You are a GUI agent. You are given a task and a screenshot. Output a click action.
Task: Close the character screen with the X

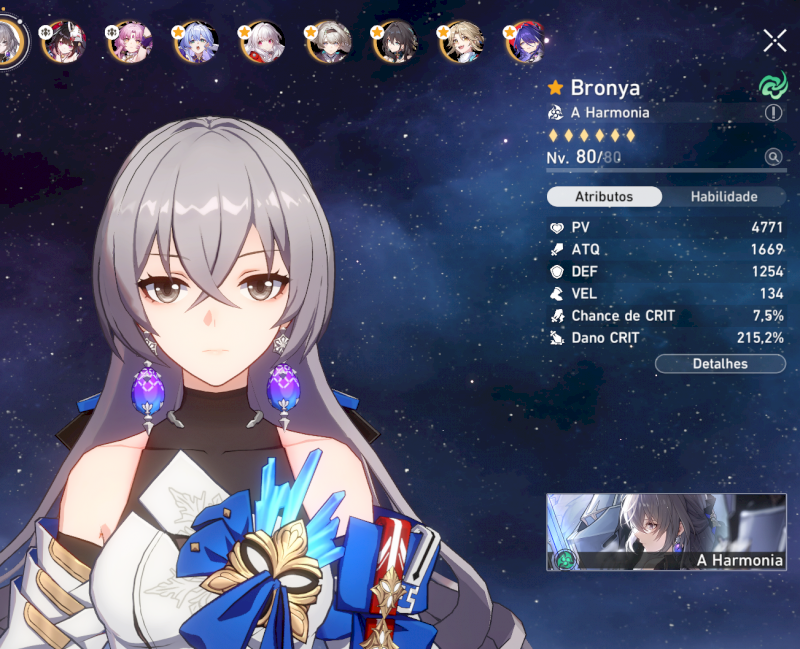[775, 40]
